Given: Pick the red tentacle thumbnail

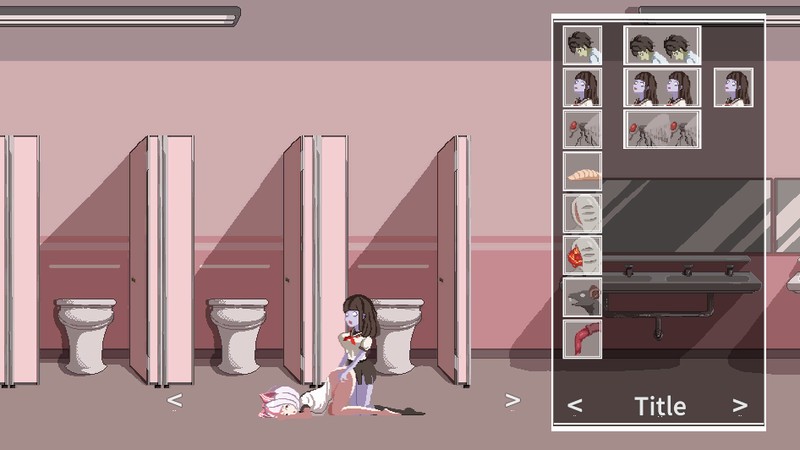Looking at the screenshot, I should pos(582,338).
